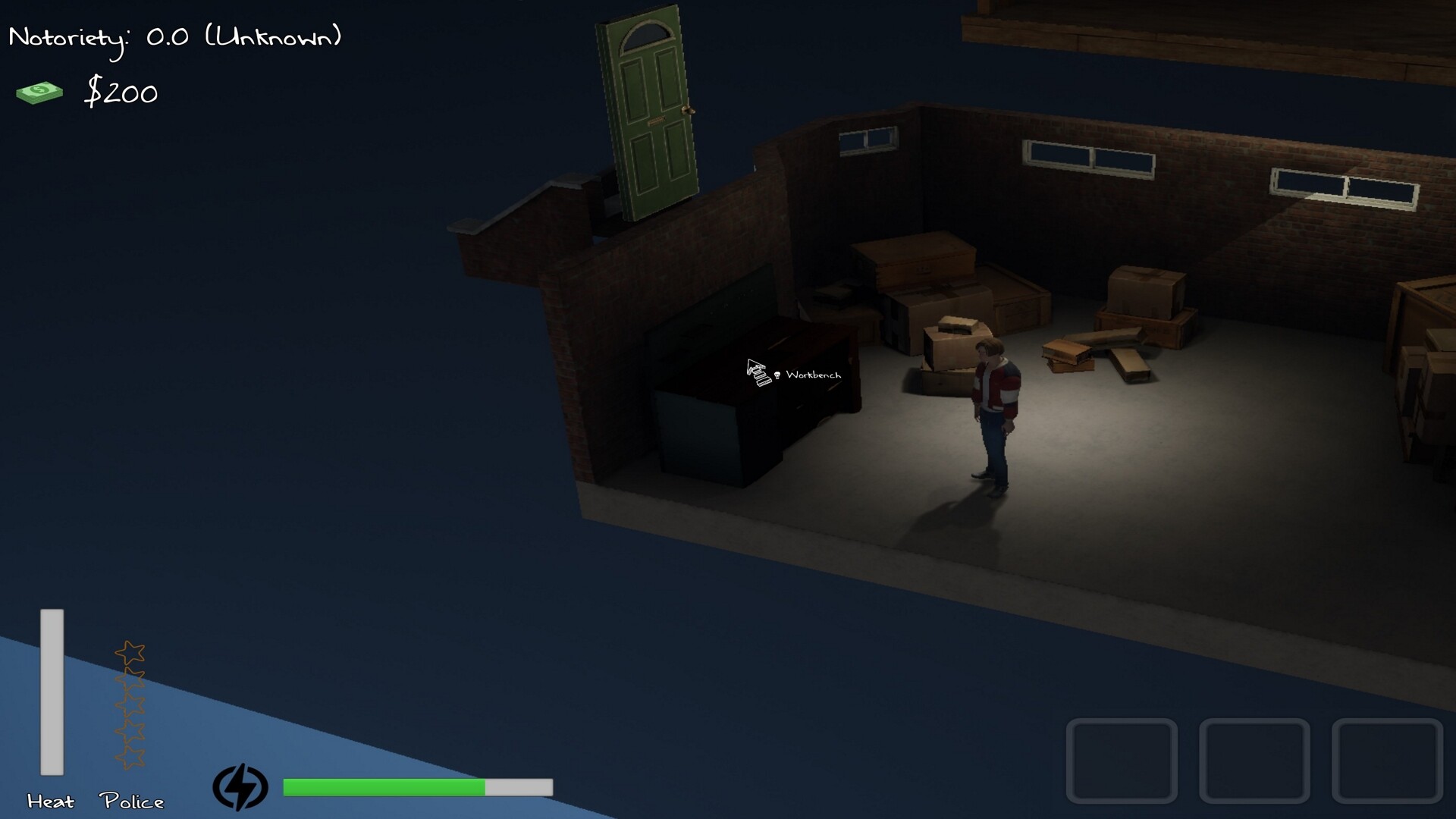Click the second Police star from the top
Screen dimensions: 1456x819
(130, 679)
